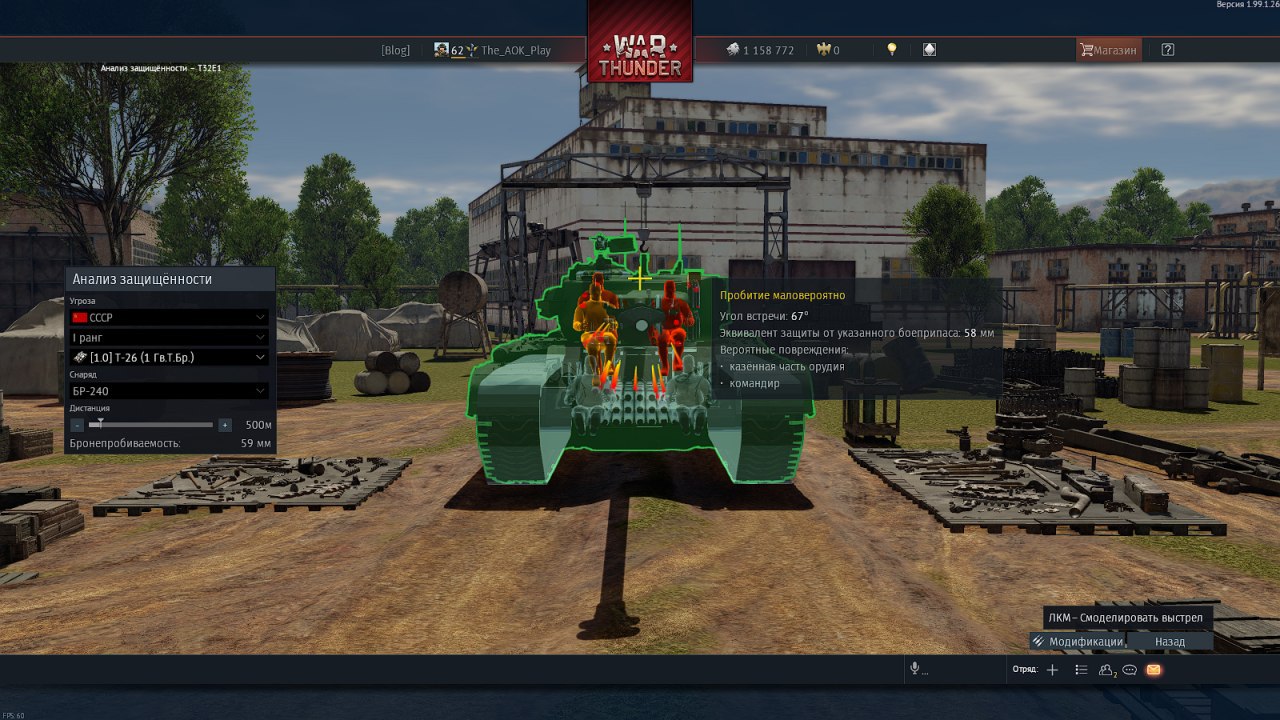The image size is (1280, 720).
Task: Expand the I ранг rank dropdown
Action: [x=169, y=338]
